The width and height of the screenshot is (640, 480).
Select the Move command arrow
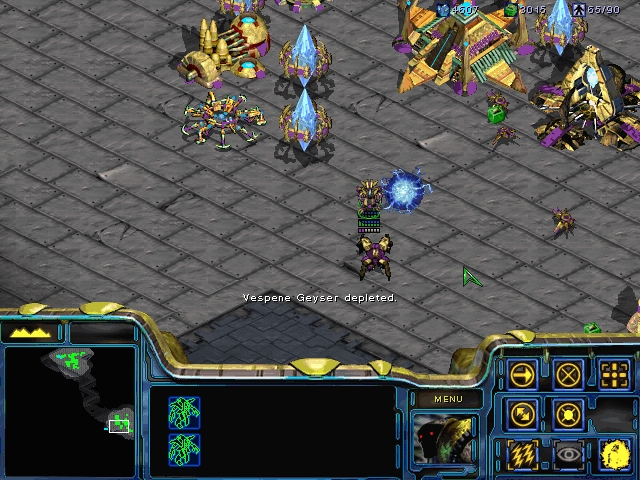[522, 375]
